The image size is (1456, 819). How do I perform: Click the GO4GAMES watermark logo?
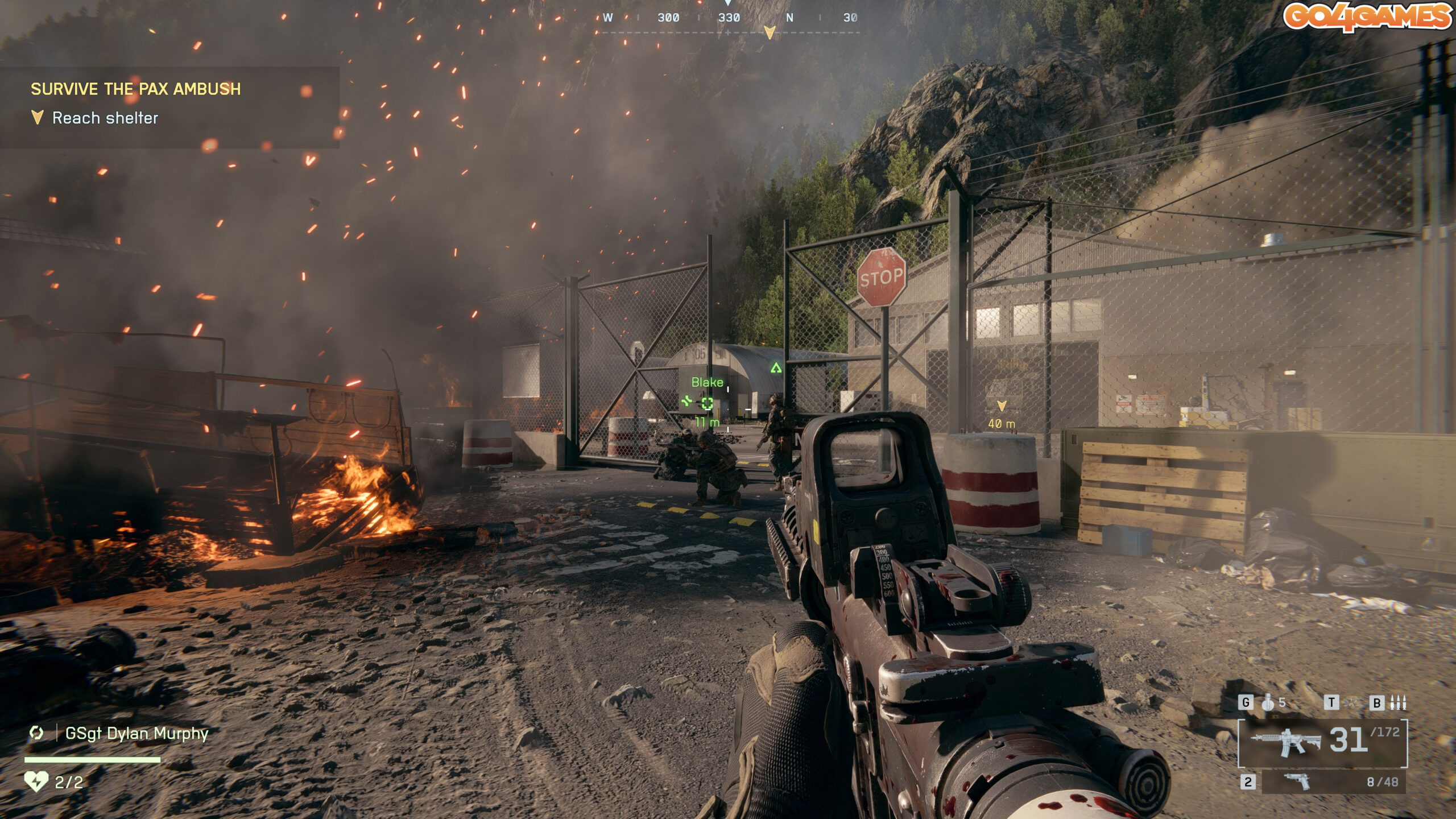(x=1367, y=17)
